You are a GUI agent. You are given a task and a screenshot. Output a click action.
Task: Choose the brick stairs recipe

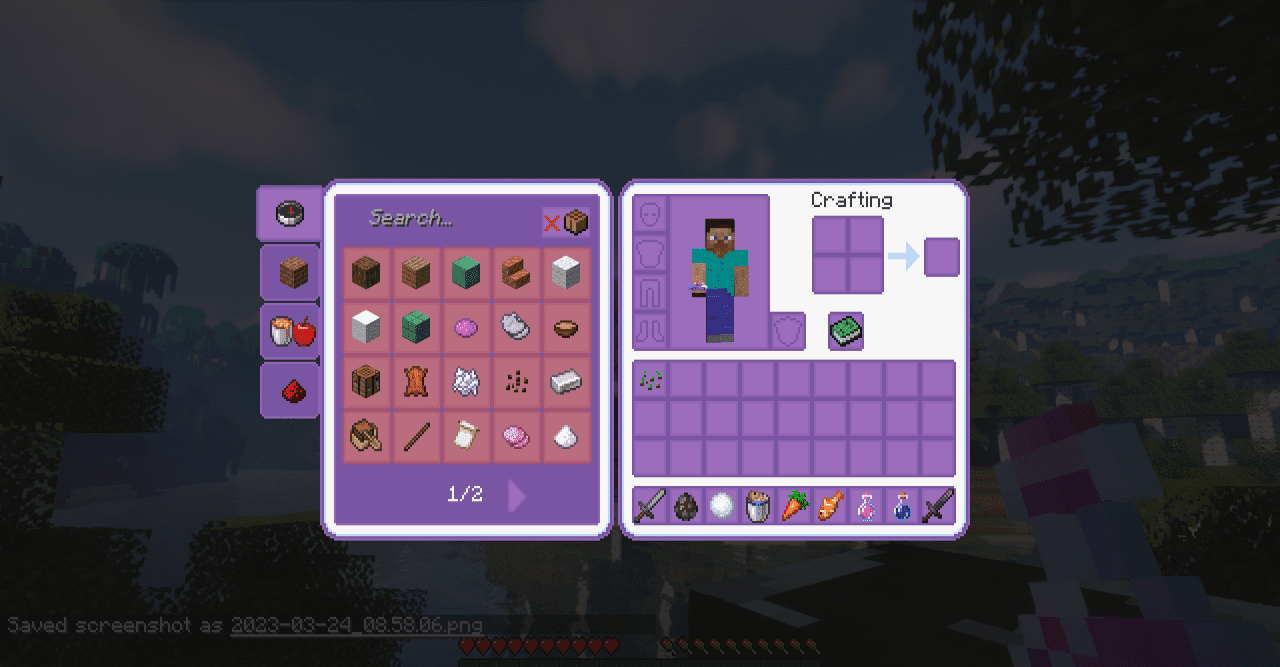tap(516, 272)
